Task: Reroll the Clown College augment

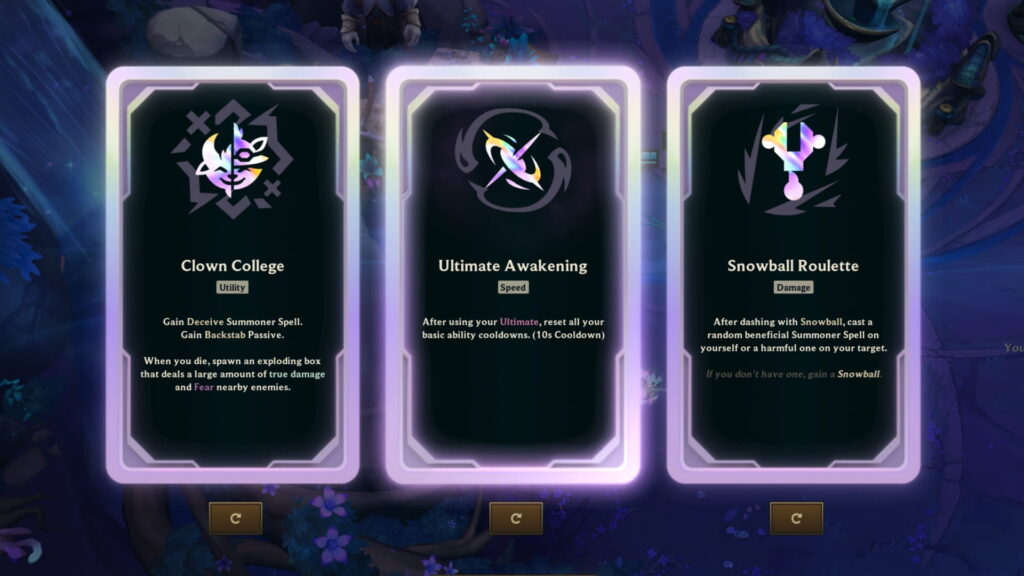Action: pos(235,518)
